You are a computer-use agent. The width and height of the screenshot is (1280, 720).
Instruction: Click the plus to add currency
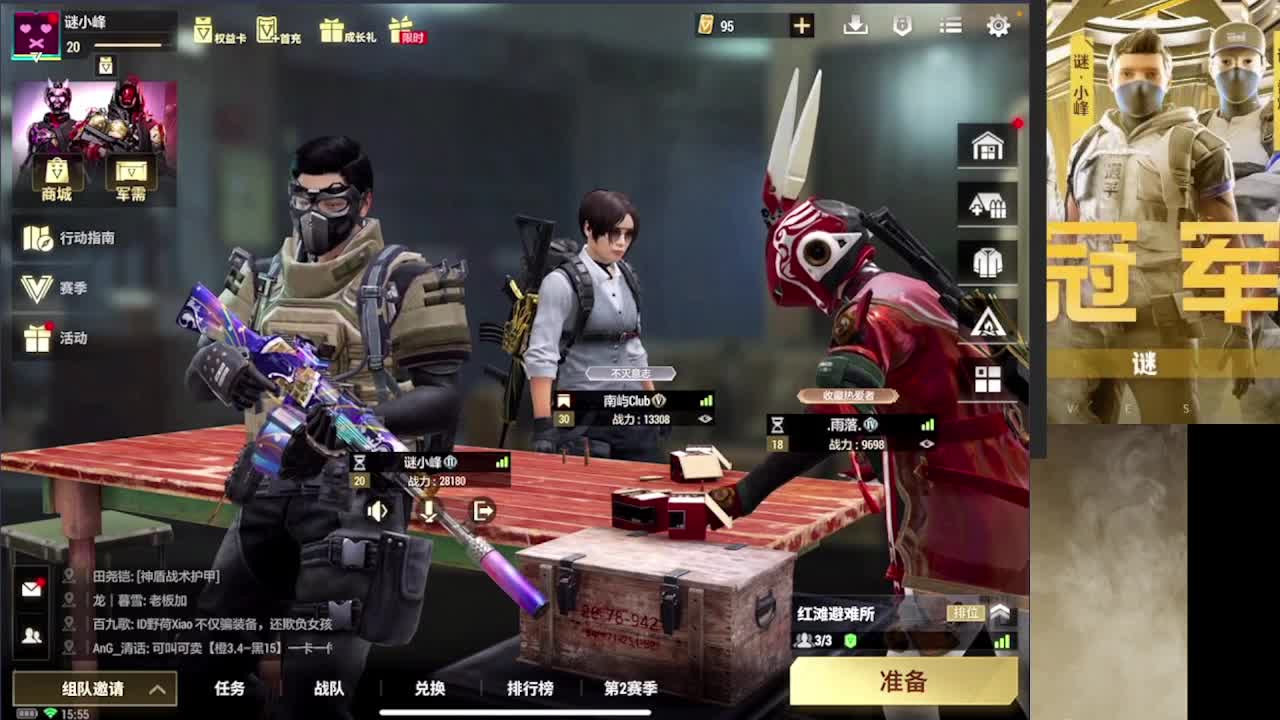click(800, 24)
